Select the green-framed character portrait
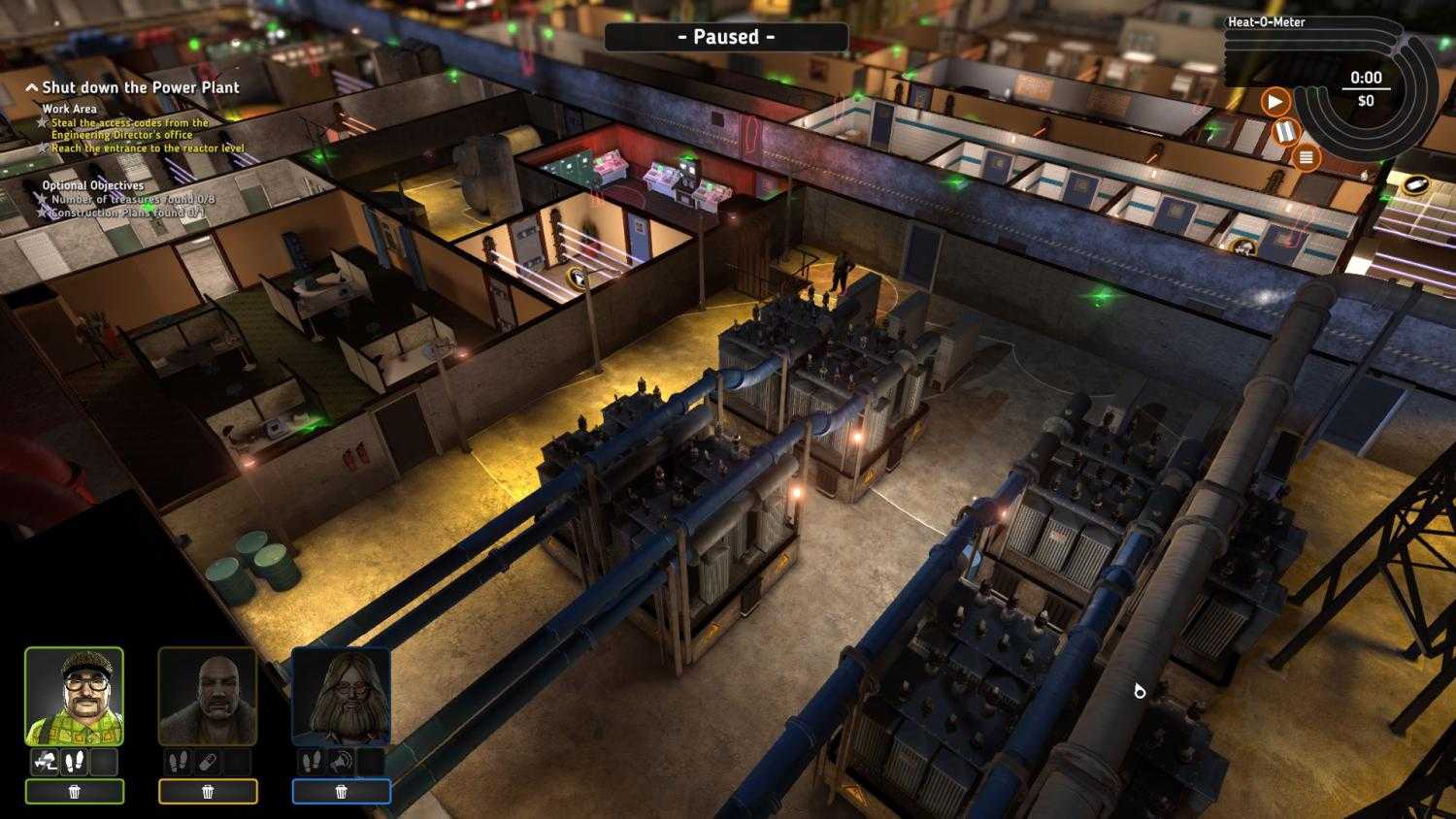The width and height of the screenshot is (1456, 819). (x=76, y=695)
